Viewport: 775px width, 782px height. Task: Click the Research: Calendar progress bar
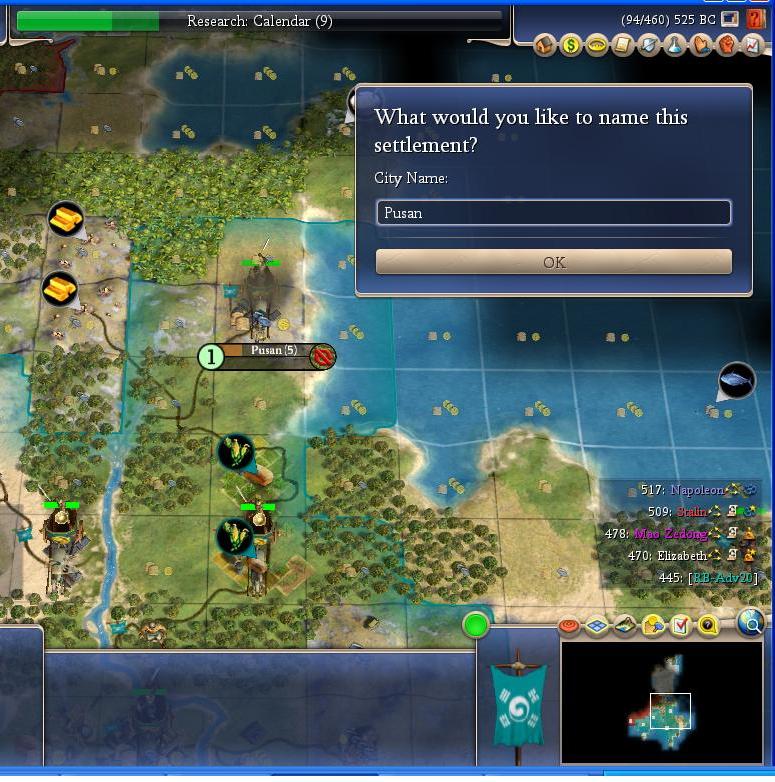(259, 21)
